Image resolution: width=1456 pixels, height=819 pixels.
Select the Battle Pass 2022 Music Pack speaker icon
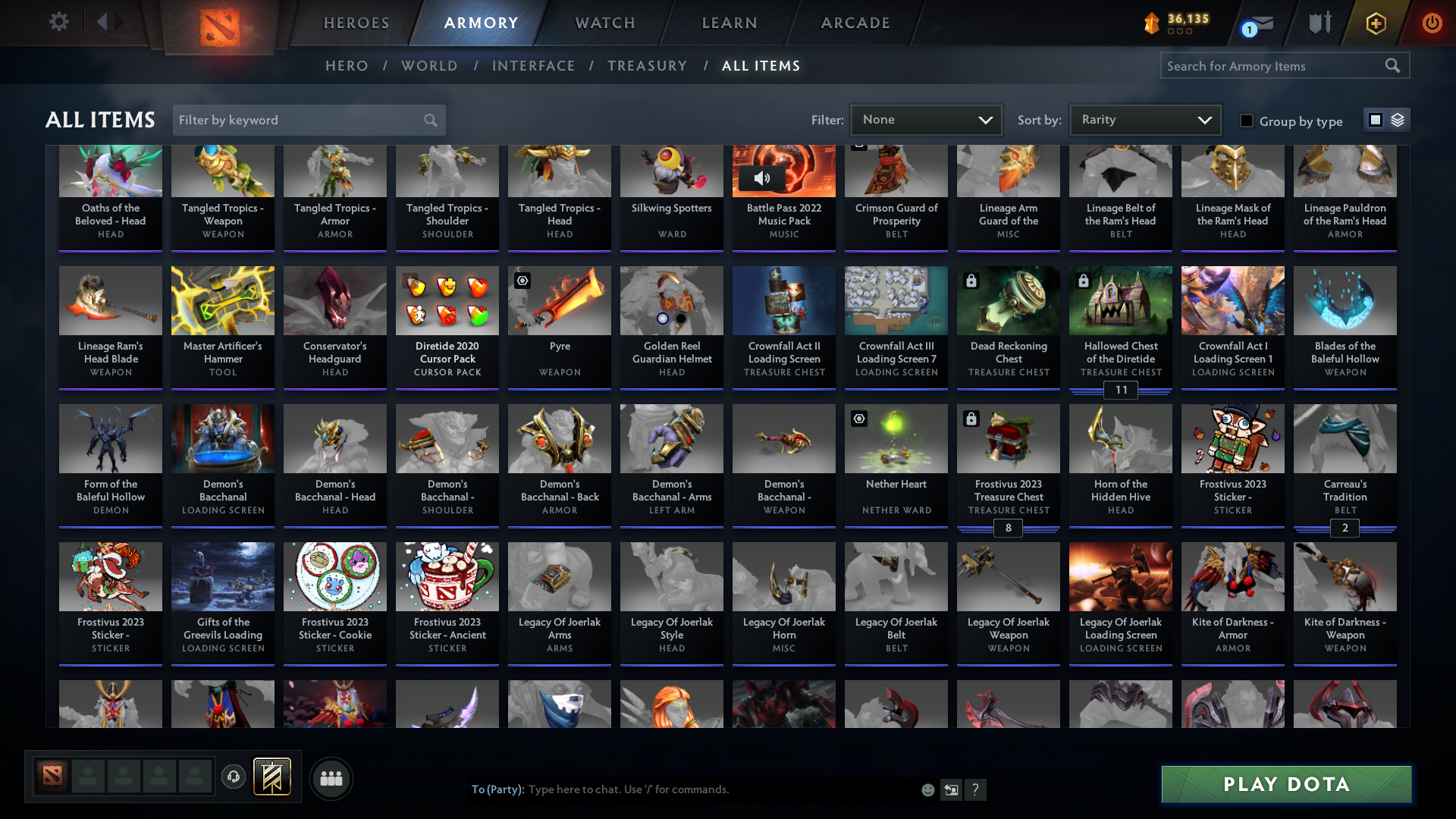click(764, 178)
